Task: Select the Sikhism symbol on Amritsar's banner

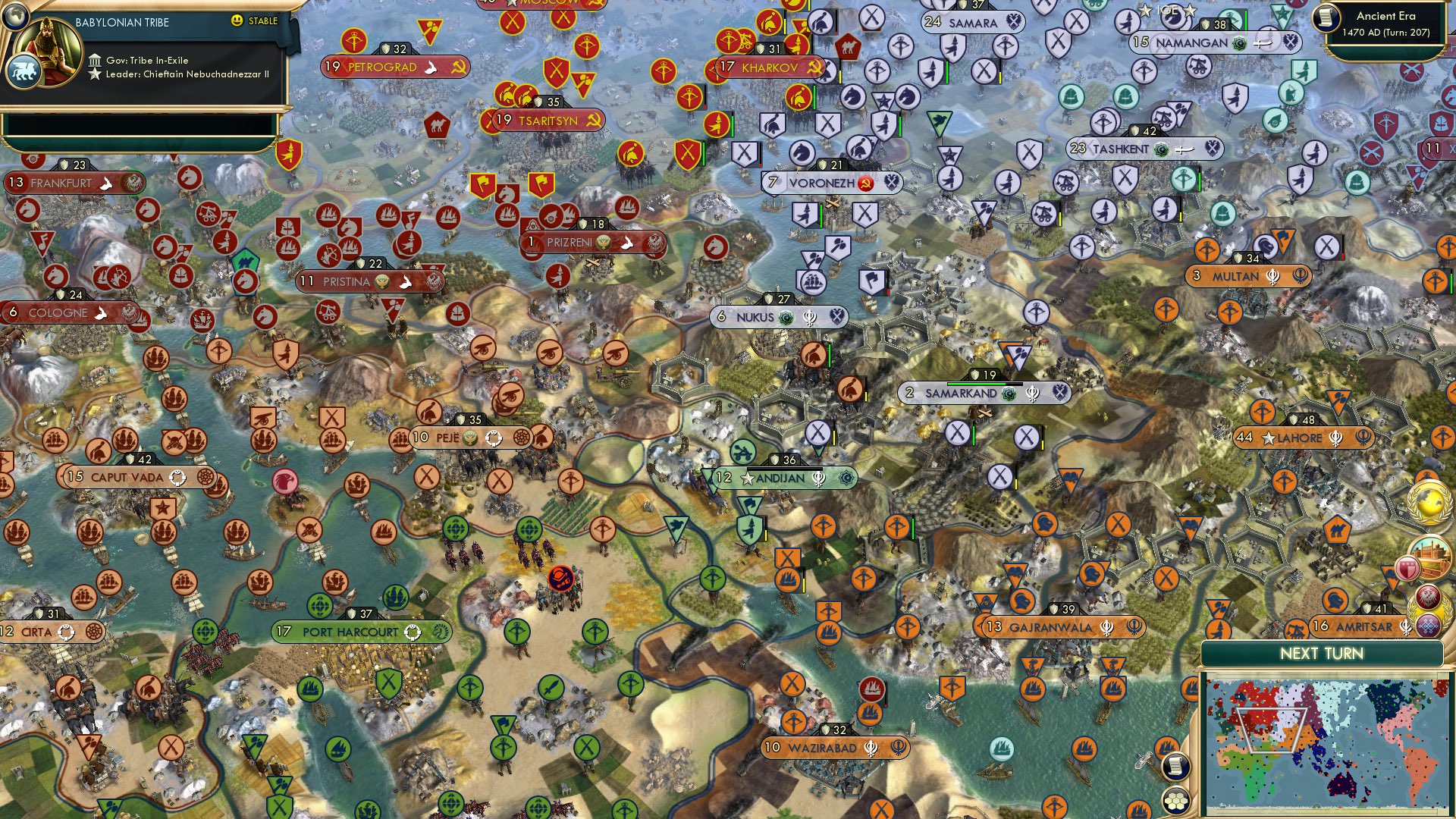Action: pos(1406,627)
